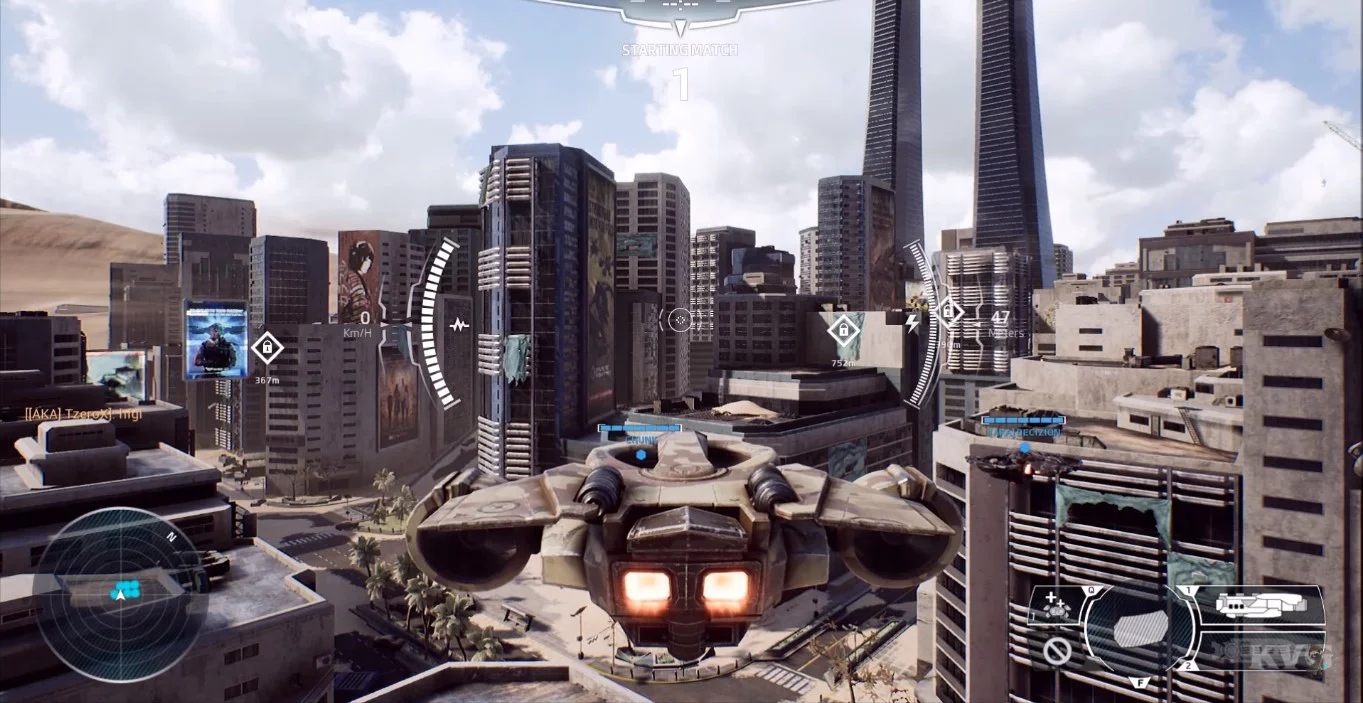
Task: Select the padlock objective marker at 752m
Action: tap(843, 329)
